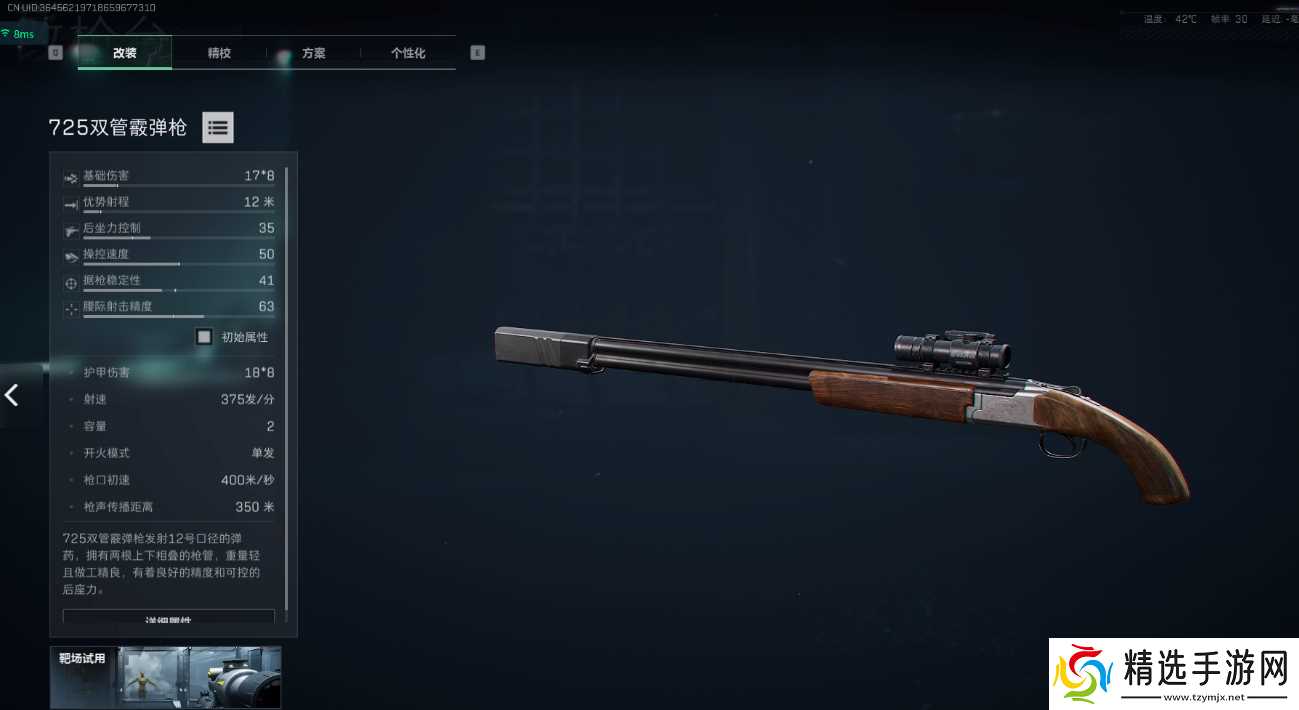This screenshot has width=1299, height=710.
Task: Switch to the 改装 tab
Action: 125,53
